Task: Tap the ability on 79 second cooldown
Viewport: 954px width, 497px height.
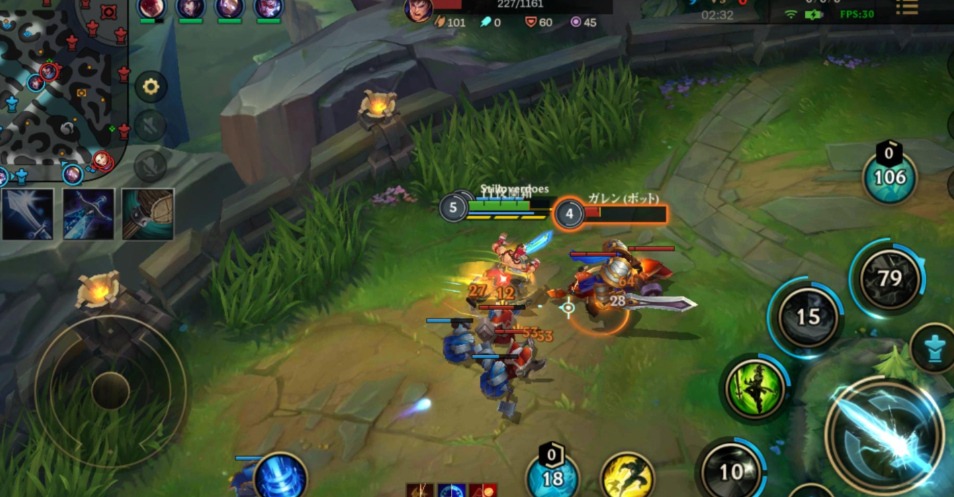Action: tap(889, 278)
